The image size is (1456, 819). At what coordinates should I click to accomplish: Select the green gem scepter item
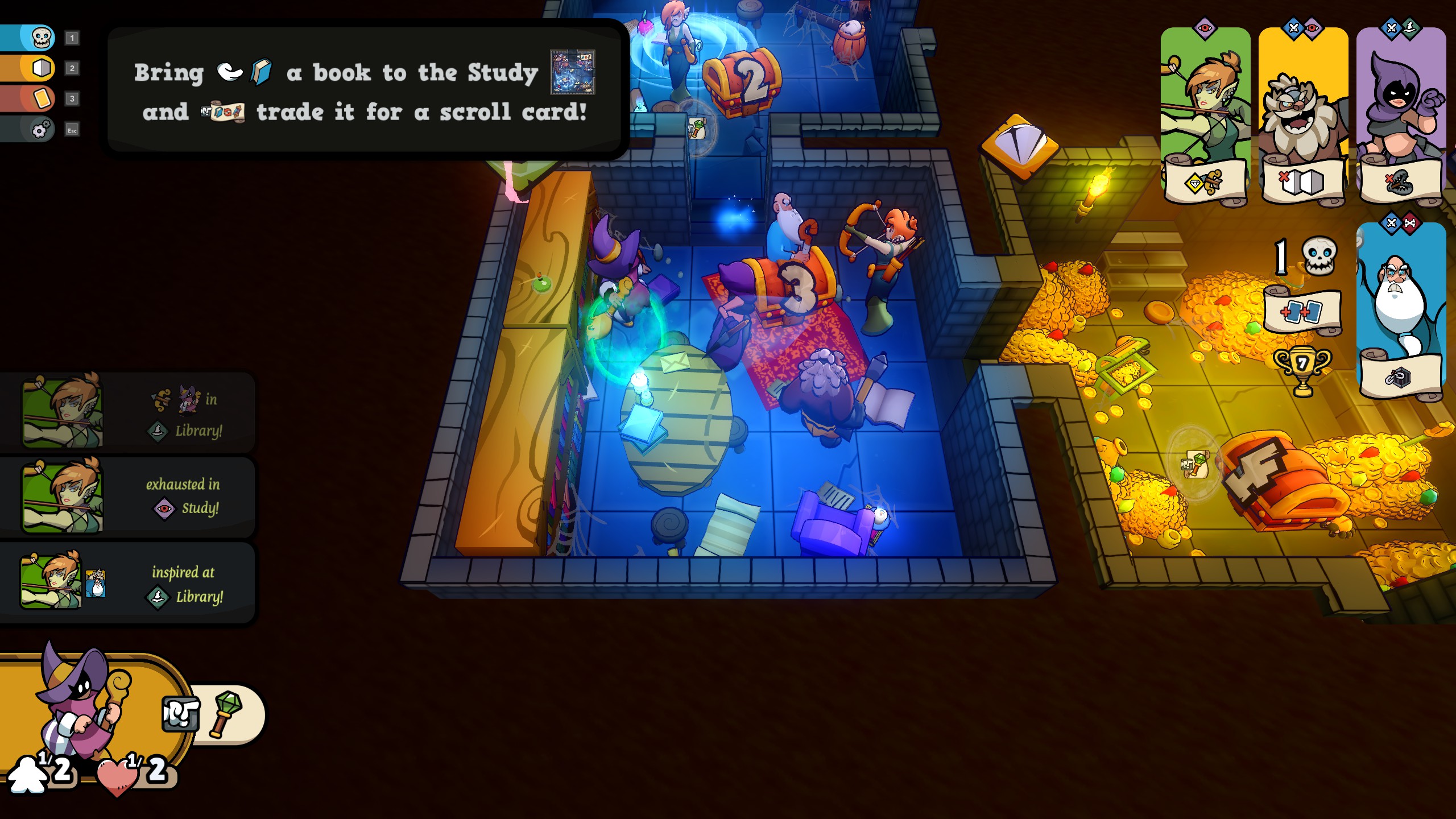226,714
